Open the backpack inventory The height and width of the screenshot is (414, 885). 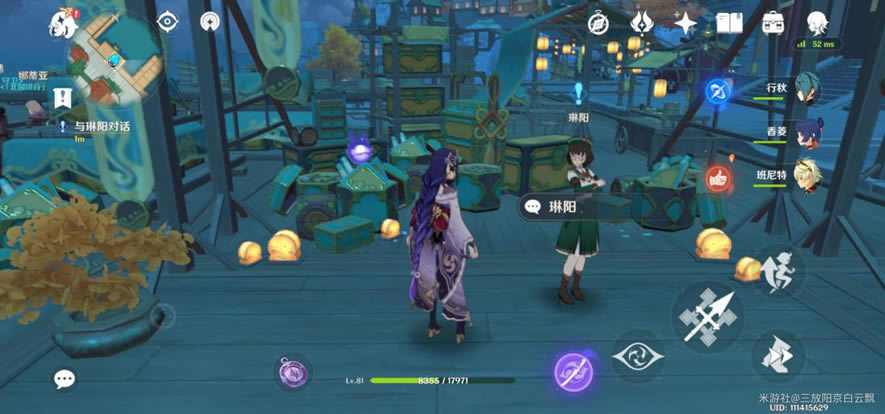coord(772,22)
